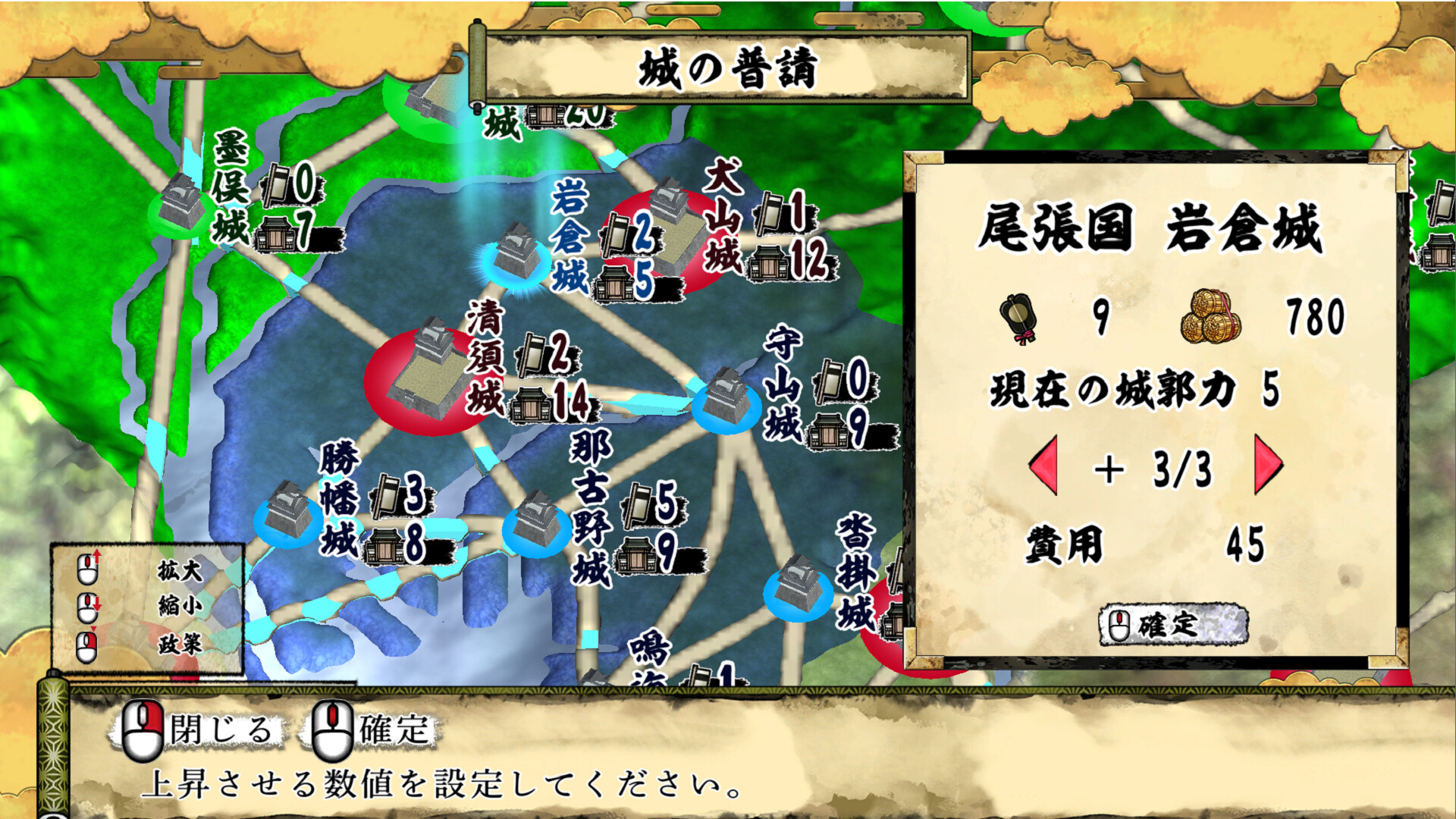The image size is (1456, 819).
Task: Click the mouse icon beside 確定 at bottom
Action: 332,730
